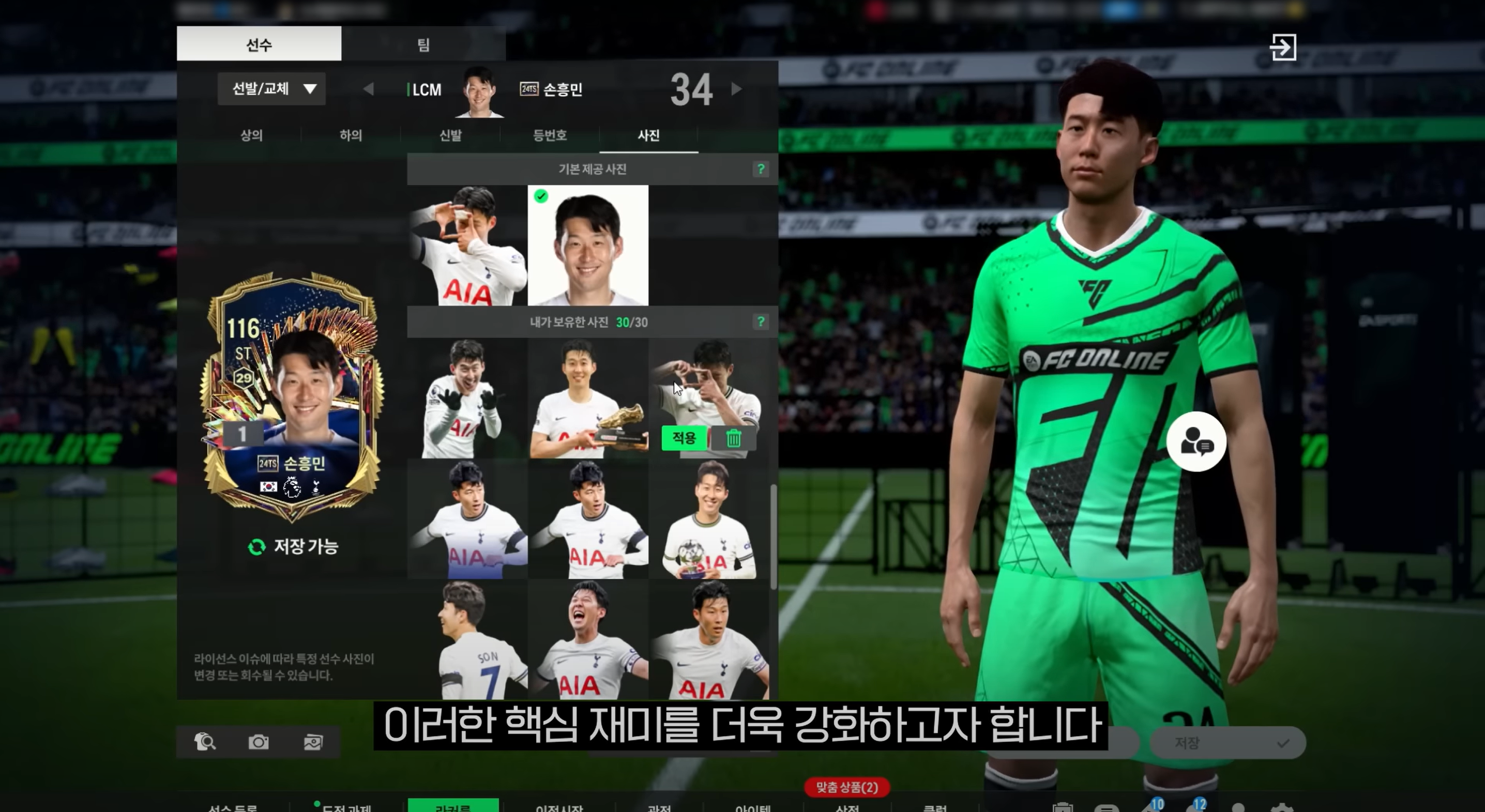Open the 선발/교체 dropdown
Screen dimensions: 1485x812
(x=271, y=89)
